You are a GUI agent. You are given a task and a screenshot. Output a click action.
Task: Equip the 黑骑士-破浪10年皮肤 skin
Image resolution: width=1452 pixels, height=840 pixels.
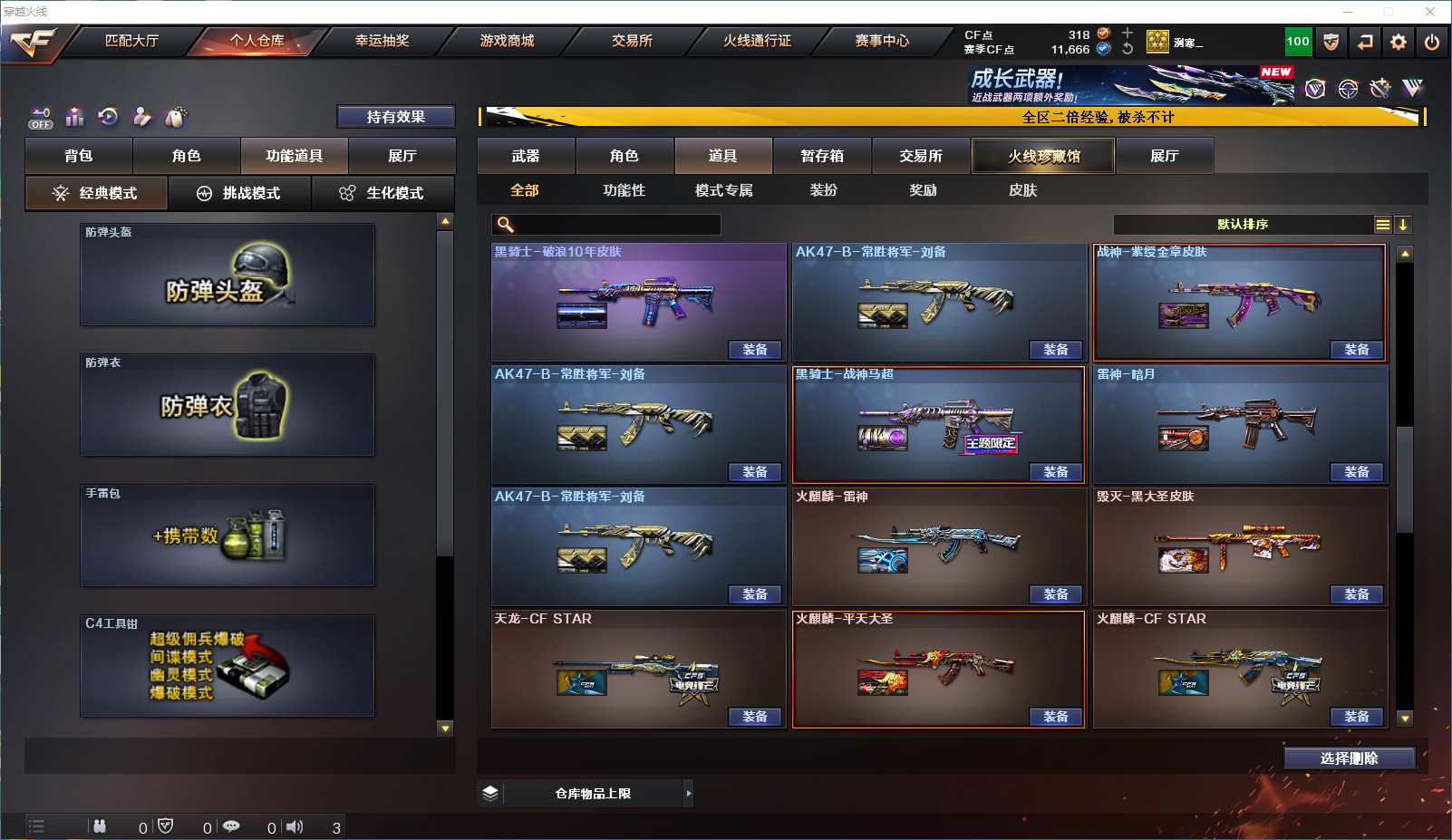click(754, 350)
